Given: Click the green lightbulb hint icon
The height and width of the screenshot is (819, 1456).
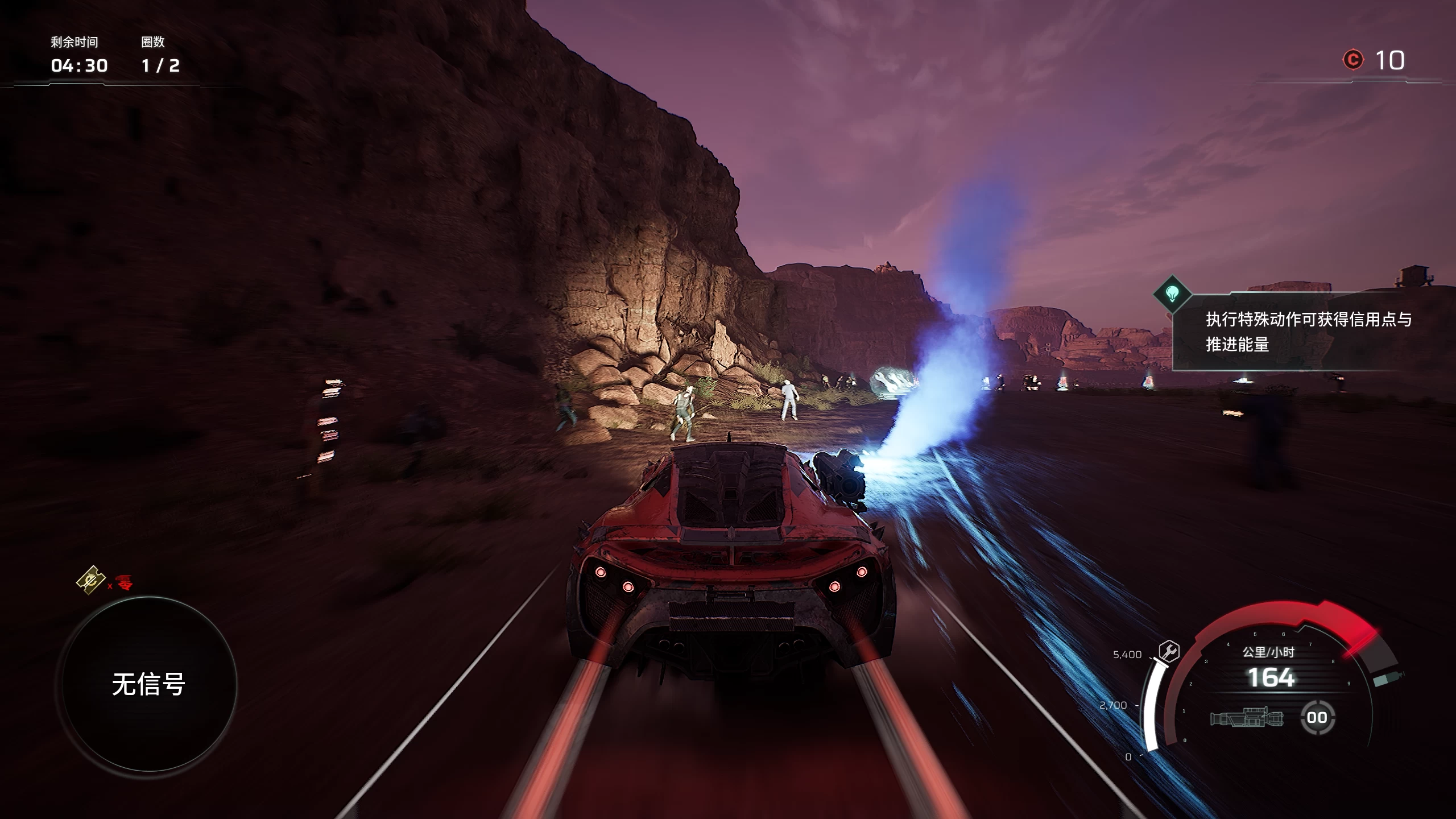Looking at the screenshot, I should click(x=1172, y=293).
